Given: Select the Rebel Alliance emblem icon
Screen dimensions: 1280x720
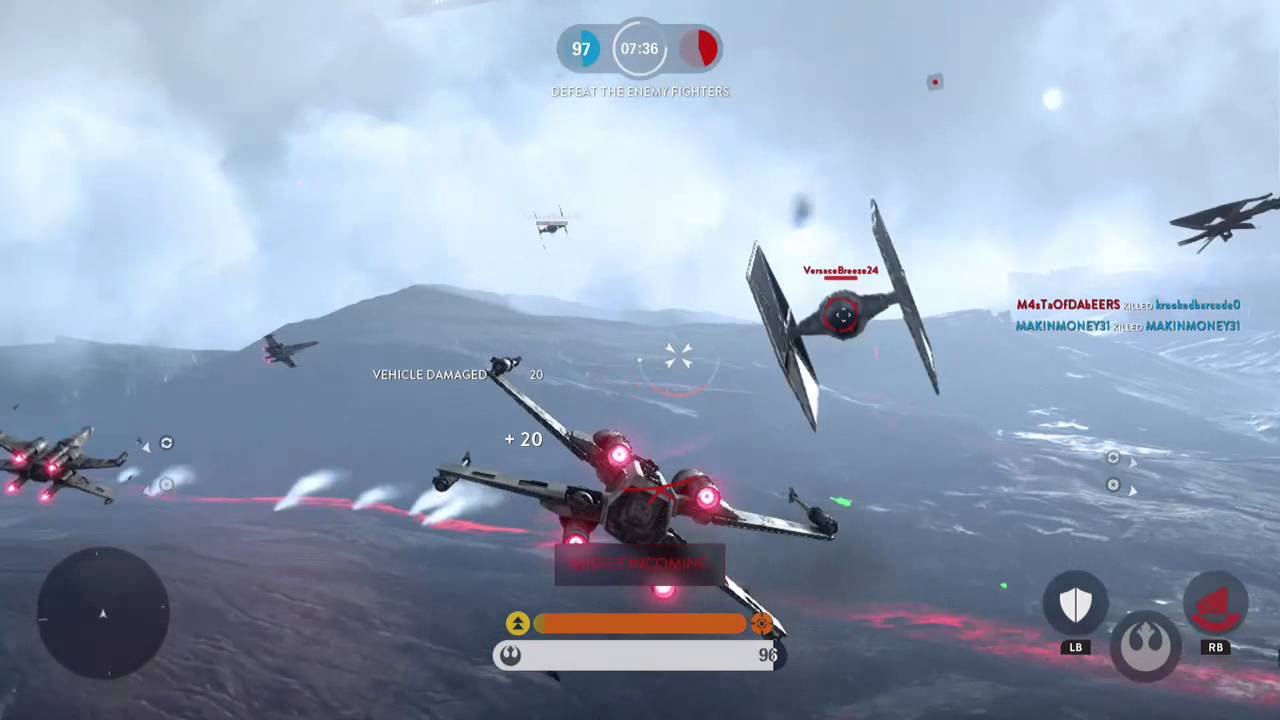Looking at the screenshot, I should point(1146,647).
